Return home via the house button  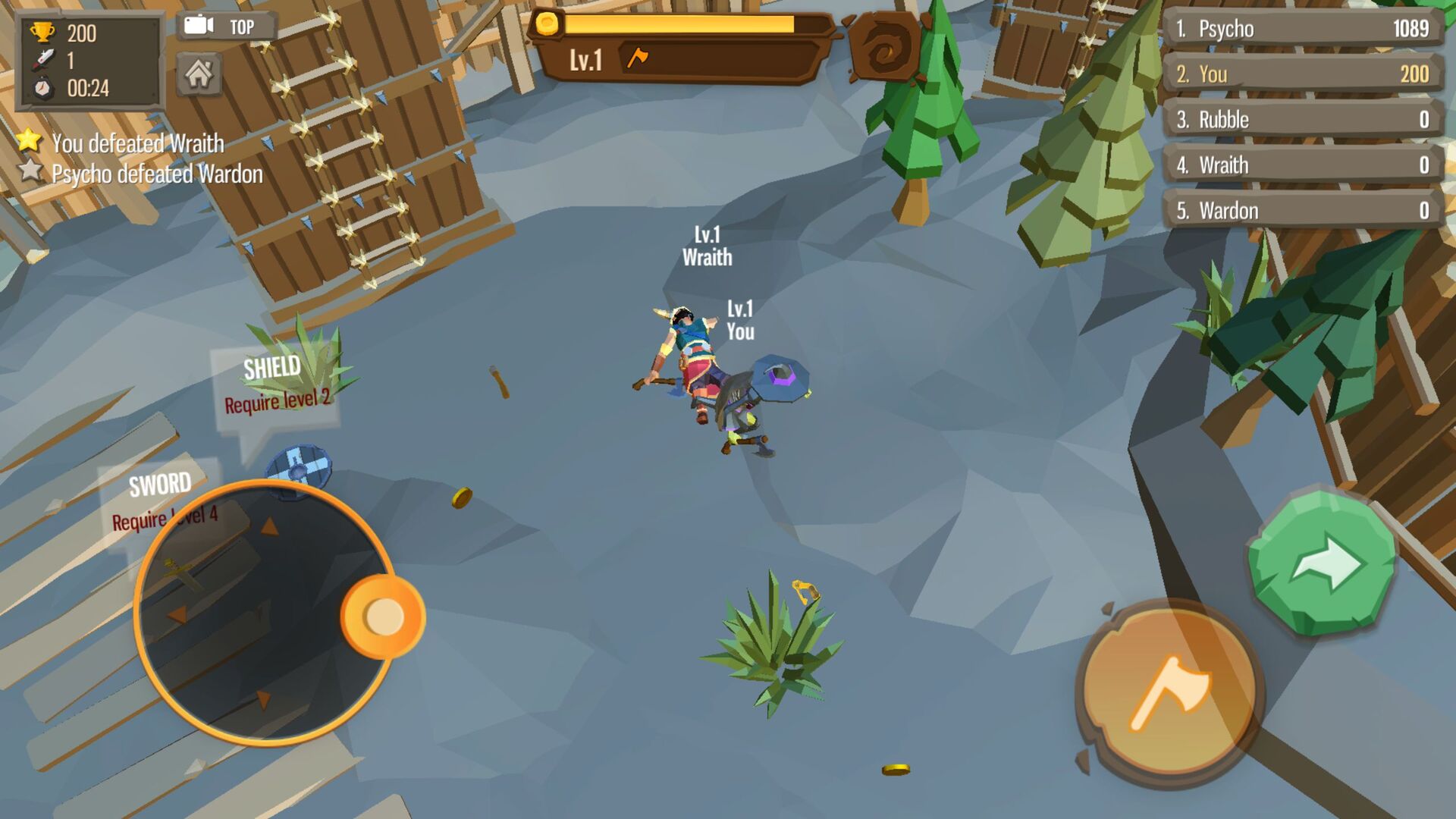point(200,76)
